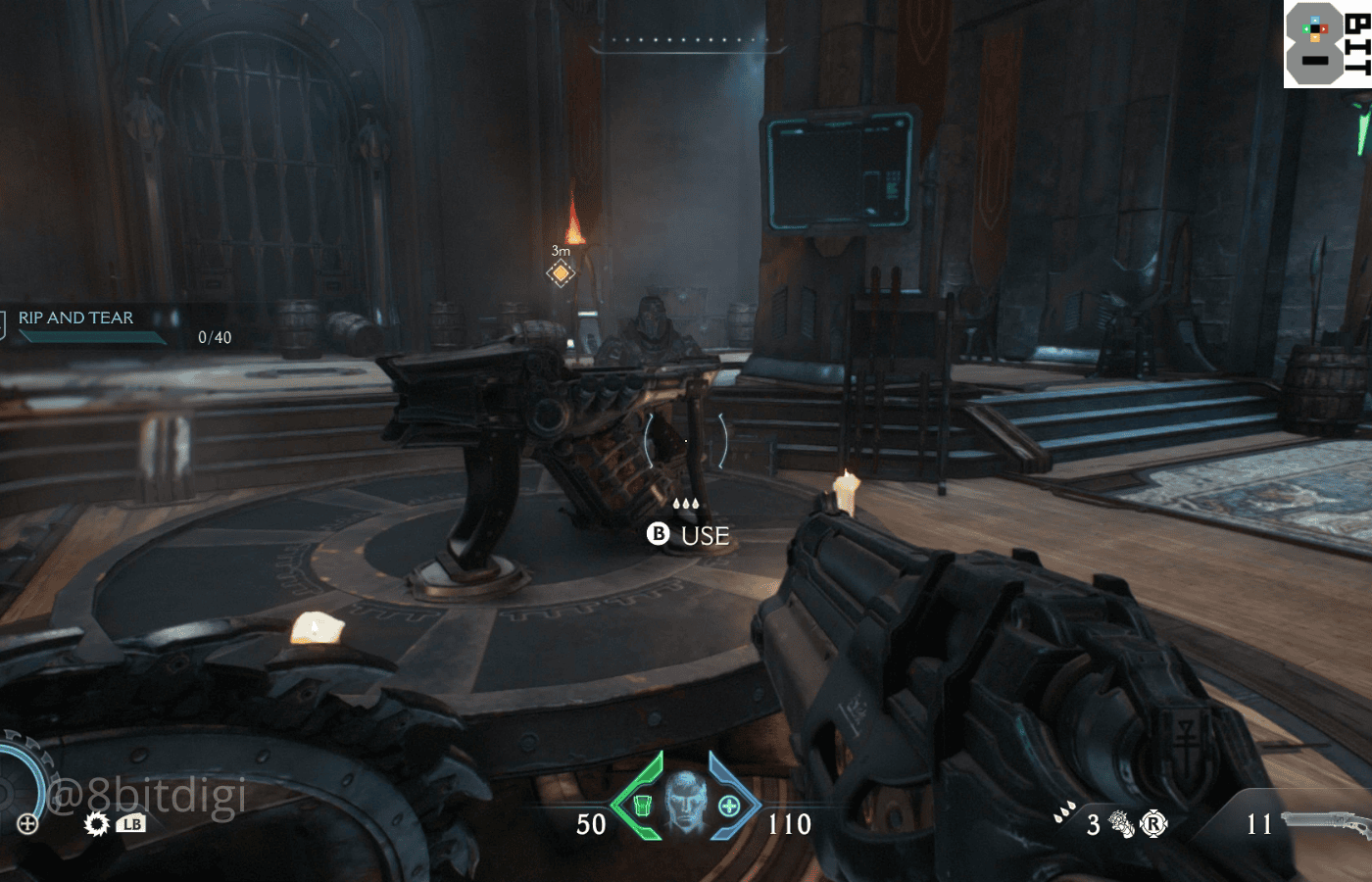Click the orange diamond objective waypoint marker

pos(561,273)
